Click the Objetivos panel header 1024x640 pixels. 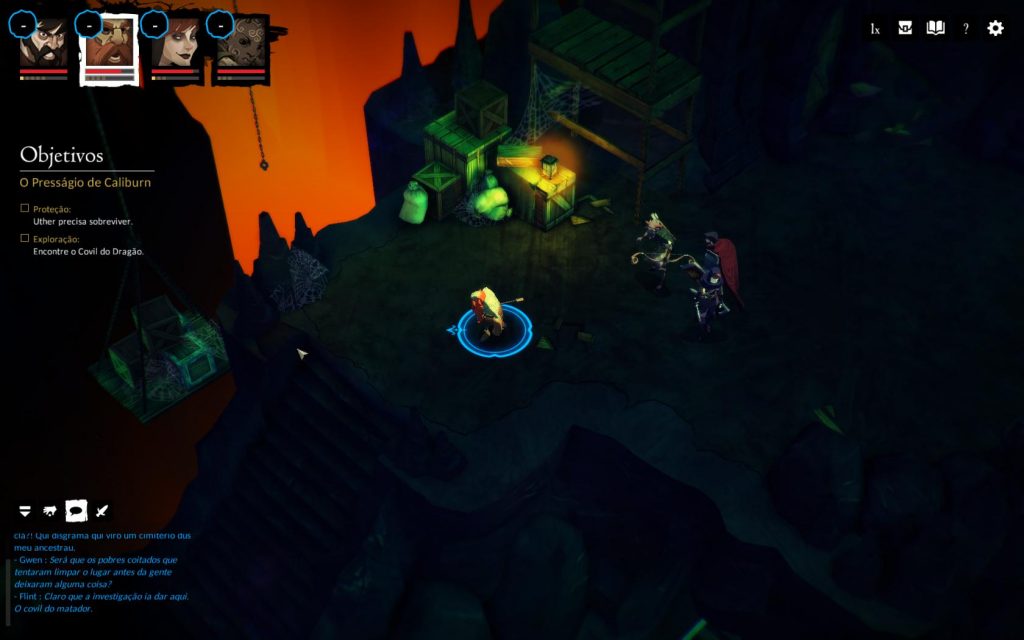(x=62, y=156)
